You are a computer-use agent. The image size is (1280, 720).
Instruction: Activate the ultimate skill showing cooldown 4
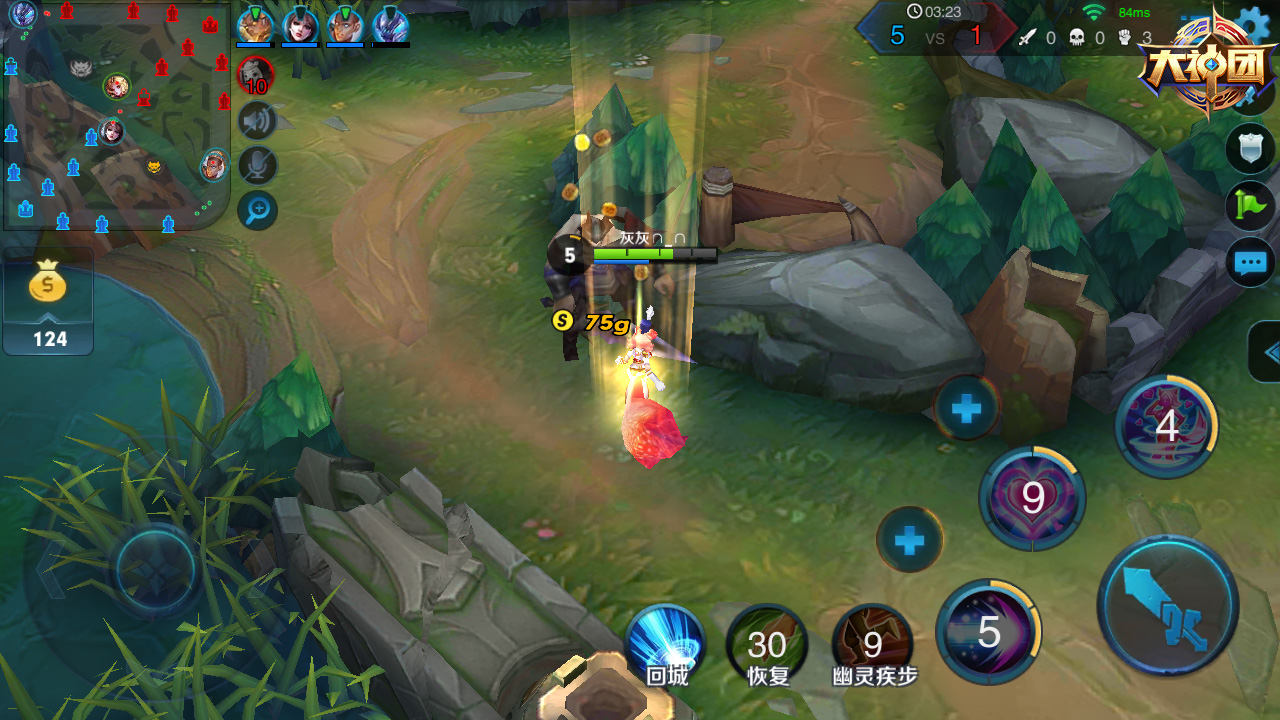click(1166, 427)
